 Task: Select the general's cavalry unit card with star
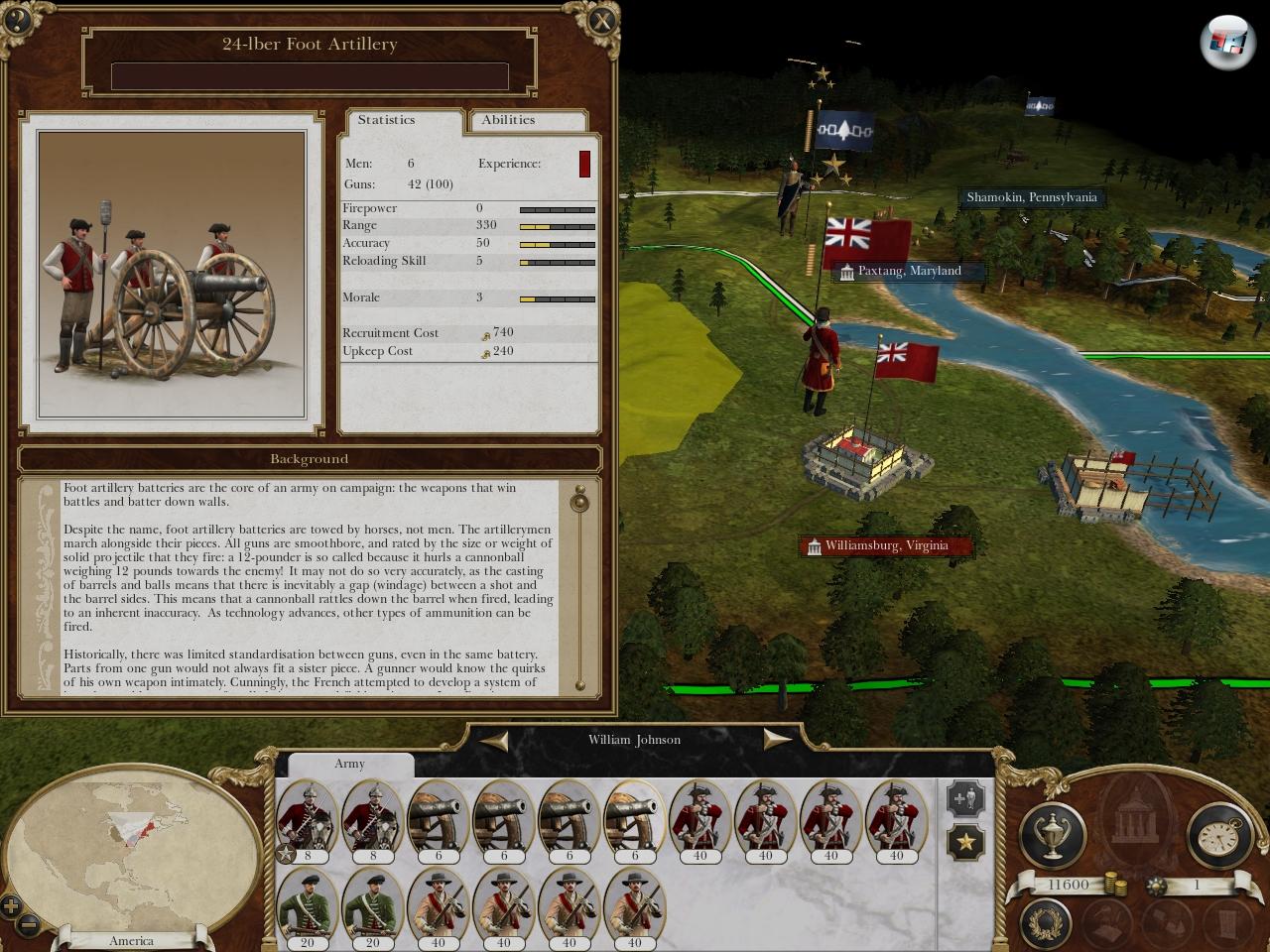pyautogui.click(x=307, y=820)
